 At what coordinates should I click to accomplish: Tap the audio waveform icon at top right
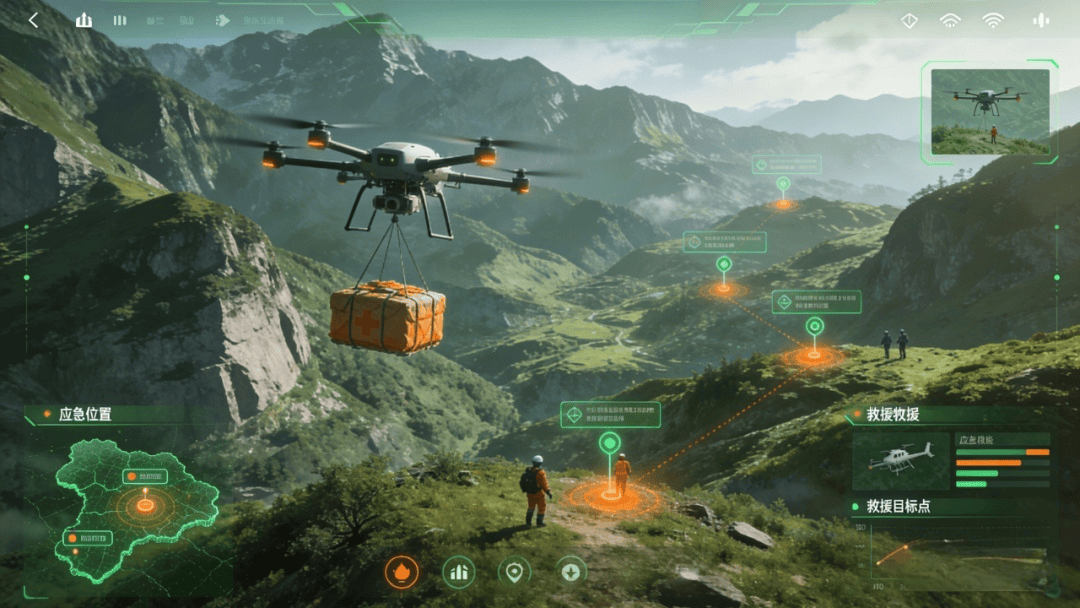(1041, 20)
